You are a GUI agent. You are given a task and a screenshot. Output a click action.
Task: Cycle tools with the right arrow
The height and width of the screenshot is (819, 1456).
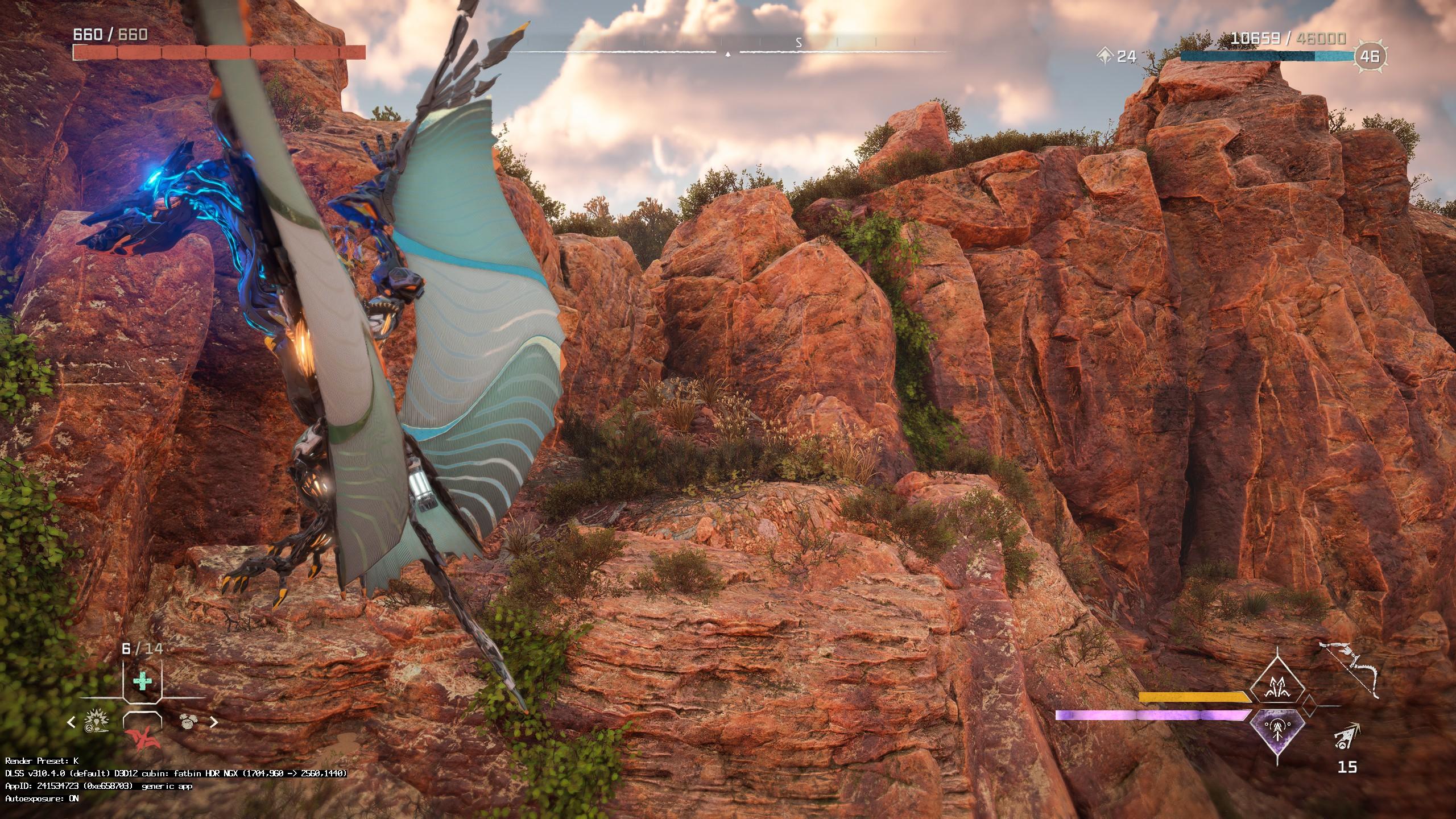click(x=214, y=722)
